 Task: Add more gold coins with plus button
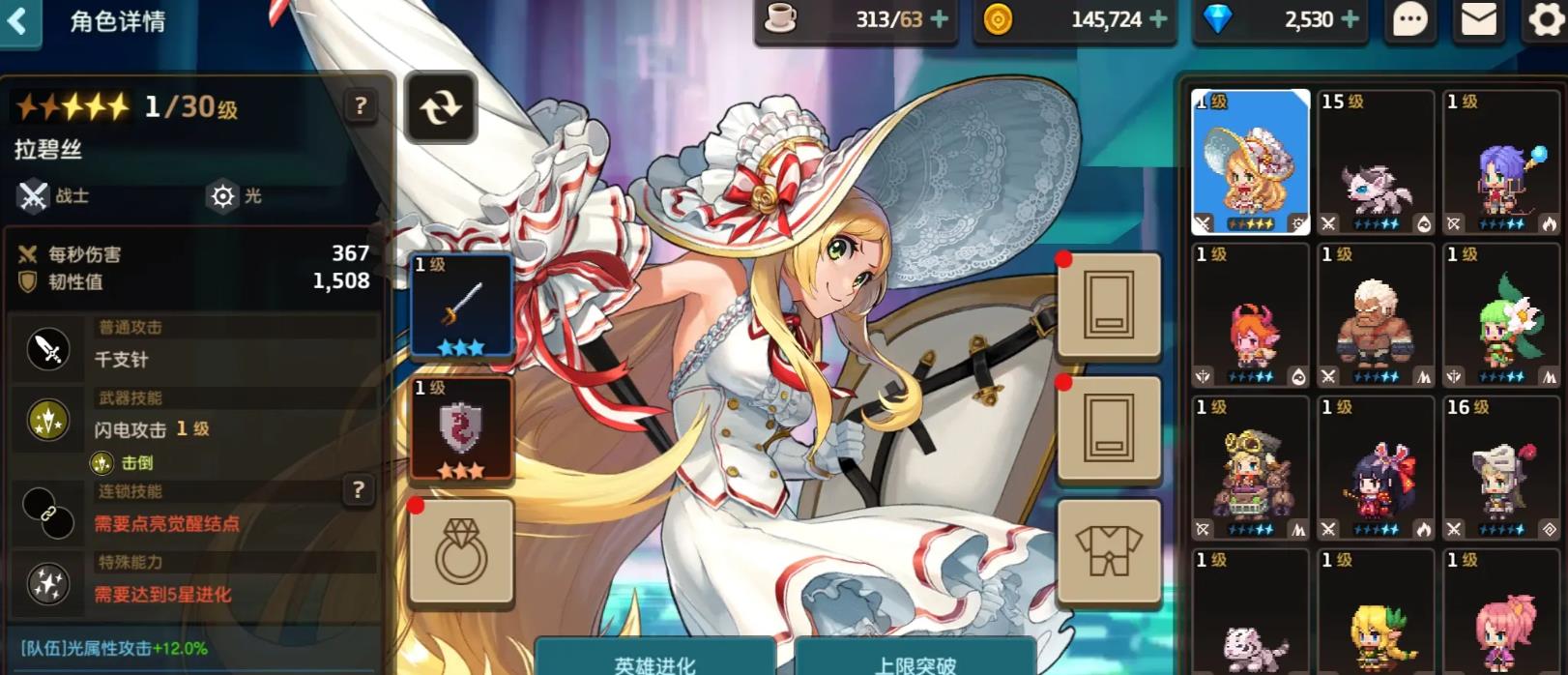click(1158, 19)
